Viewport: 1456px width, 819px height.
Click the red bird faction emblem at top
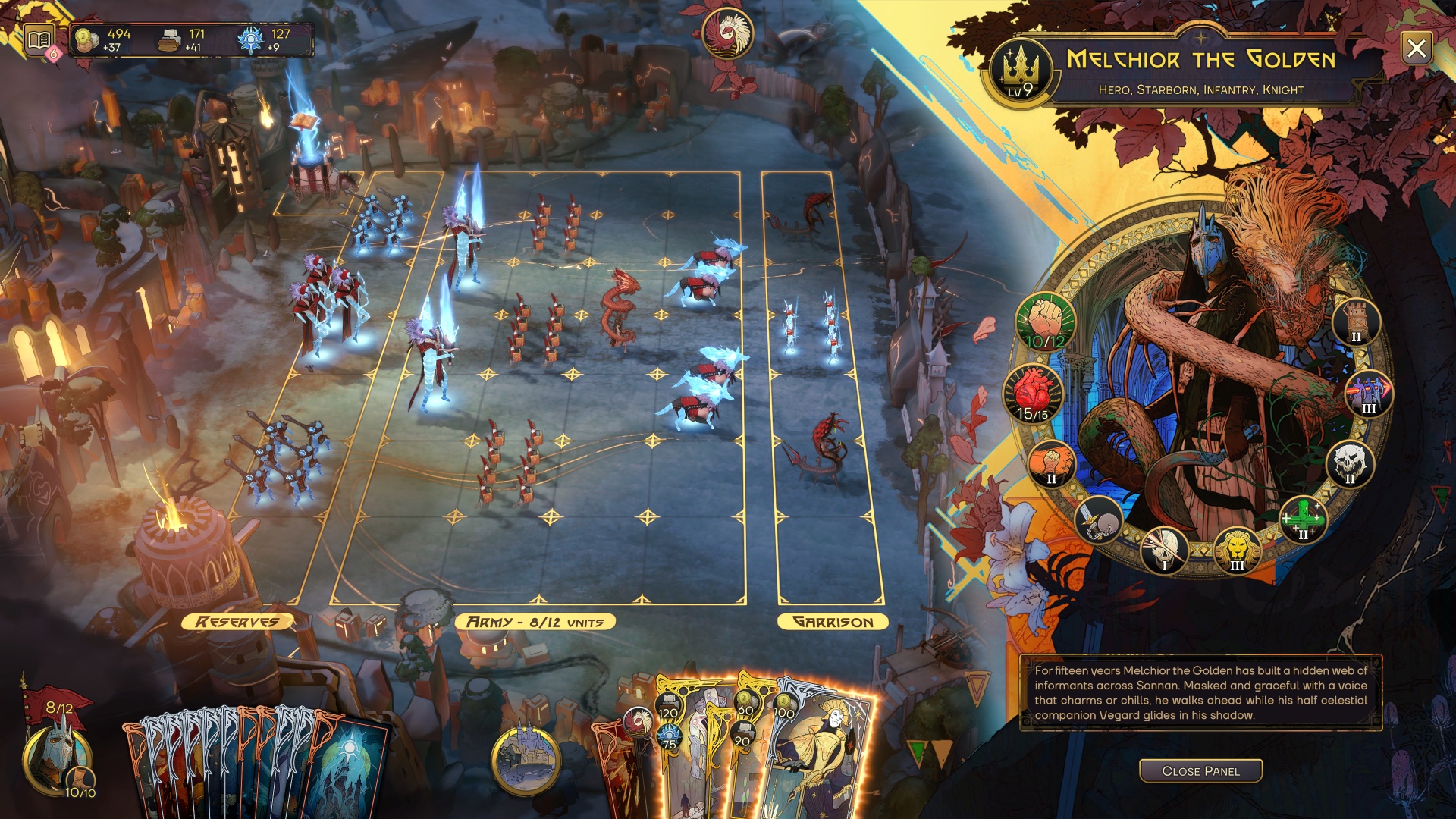(x=727, y=33)
